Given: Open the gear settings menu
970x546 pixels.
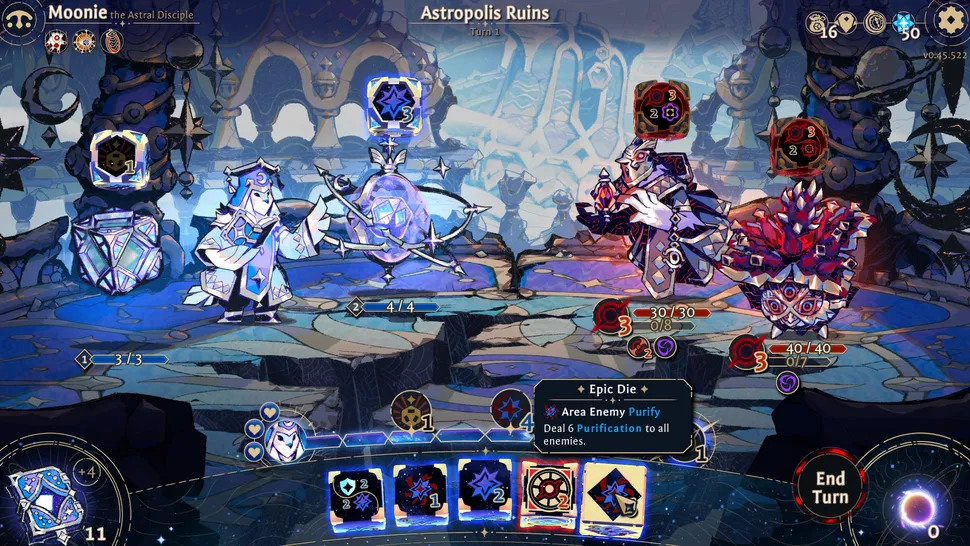Looking at the screenshot, I should [948, 19].
